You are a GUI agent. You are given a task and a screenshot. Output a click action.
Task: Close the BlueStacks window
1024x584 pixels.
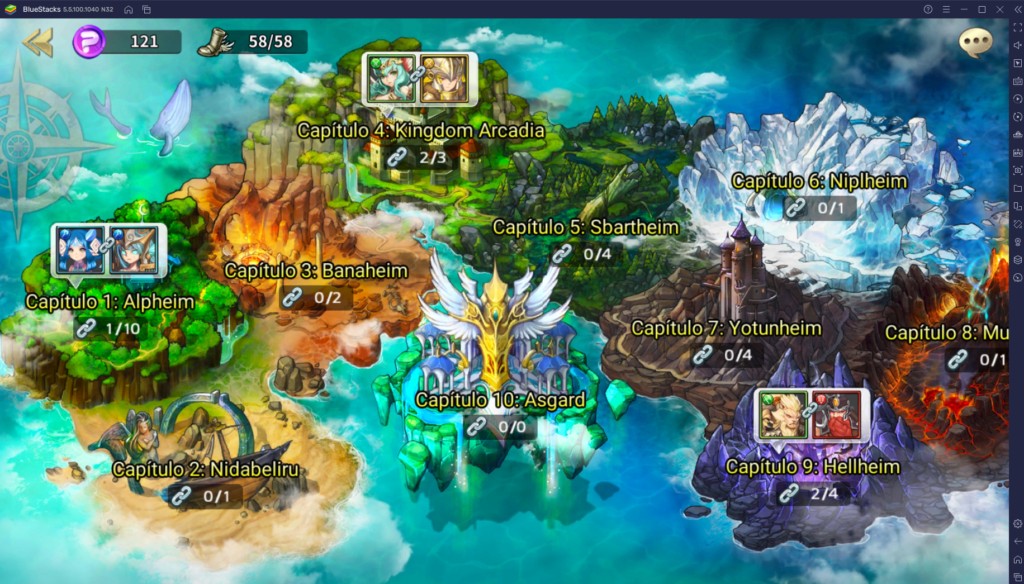click(x=1001, y=9)
